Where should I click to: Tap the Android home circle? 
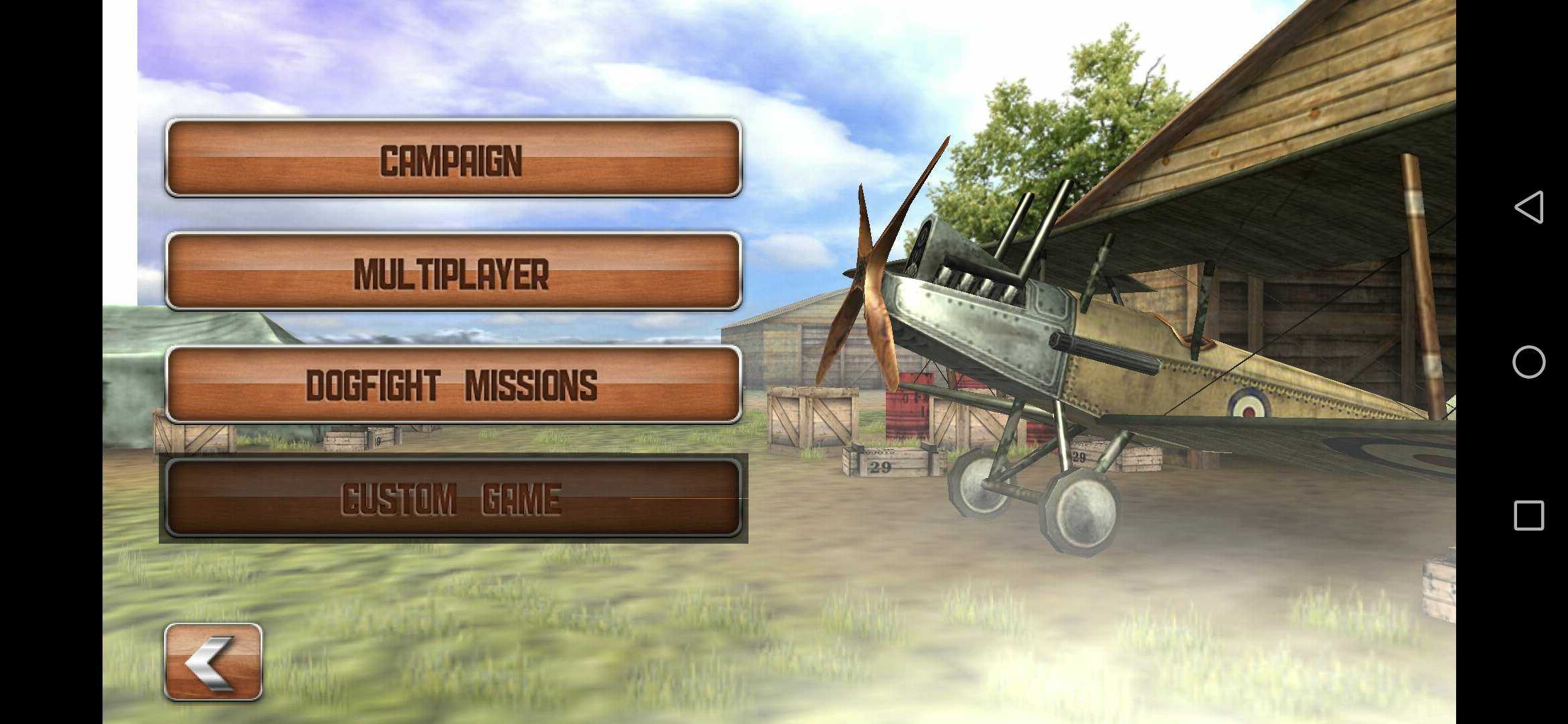tap(1529, 362)
